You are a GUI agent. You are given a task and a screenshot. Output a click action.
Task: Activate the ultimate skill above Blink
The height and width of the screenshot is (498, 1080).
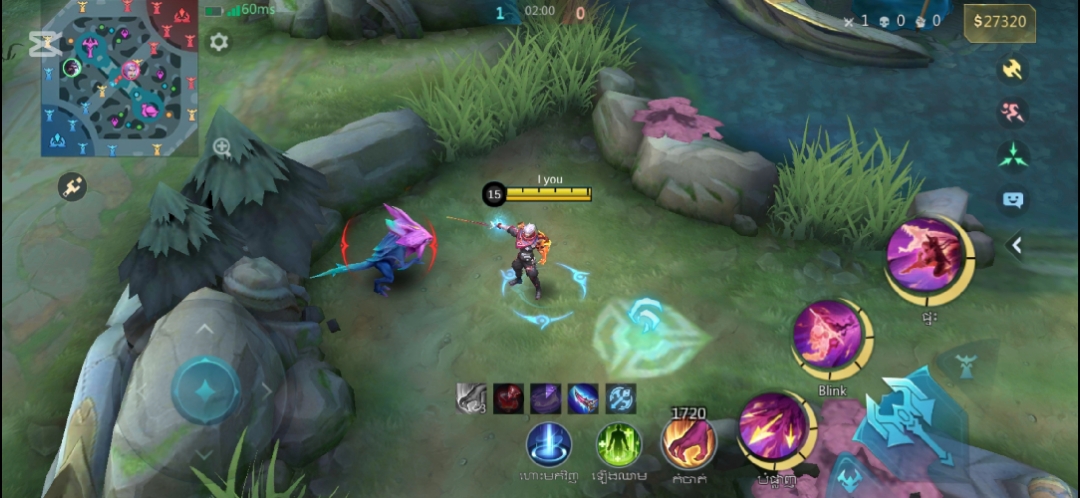pyautogui.click(x=925, y=255)
